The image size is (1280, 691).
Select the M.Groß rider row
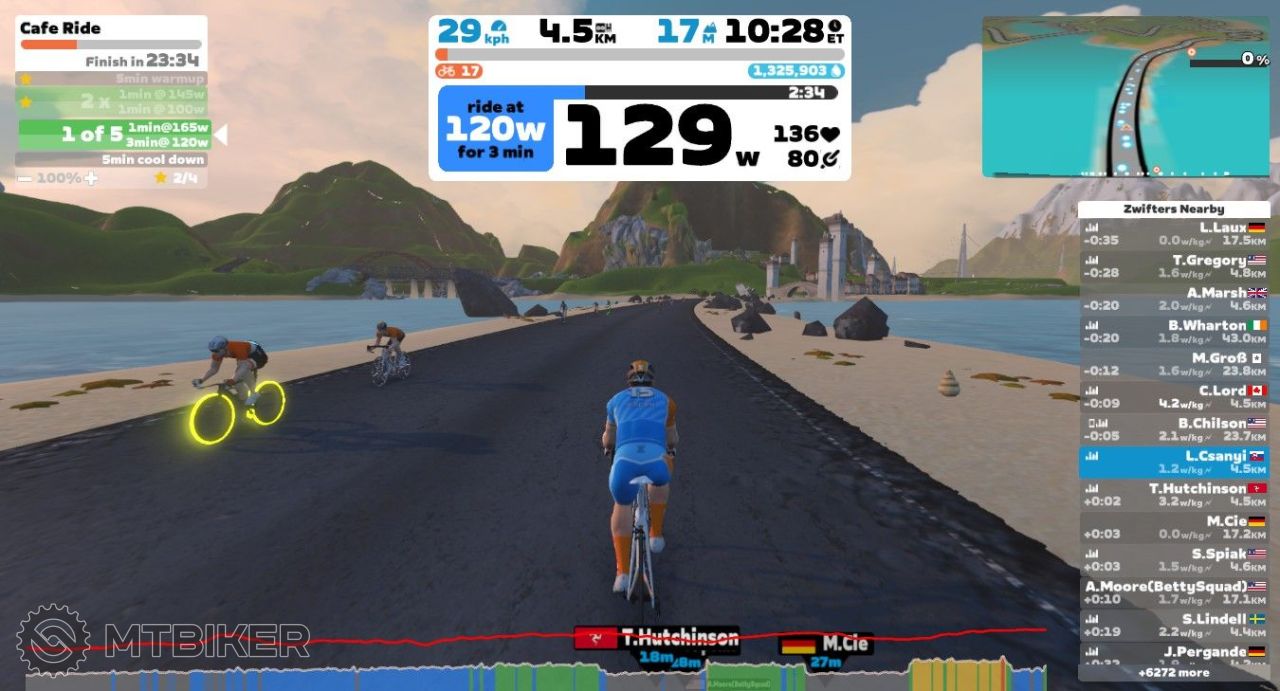[x=1174, y=364]
